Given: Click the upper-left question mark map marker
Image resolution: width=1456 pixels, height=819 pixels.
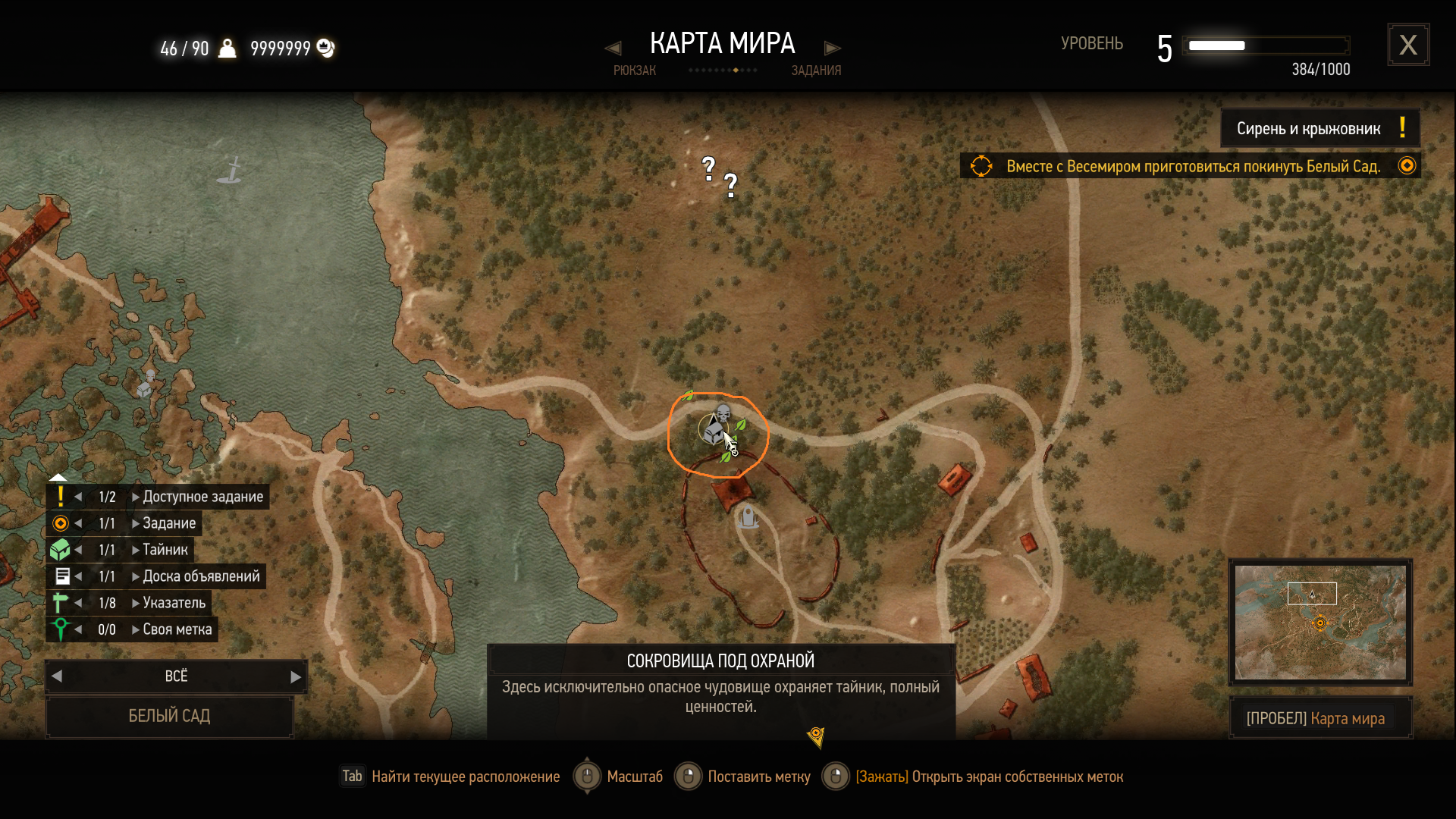Looking at the screenshot, I should (708, 168).
